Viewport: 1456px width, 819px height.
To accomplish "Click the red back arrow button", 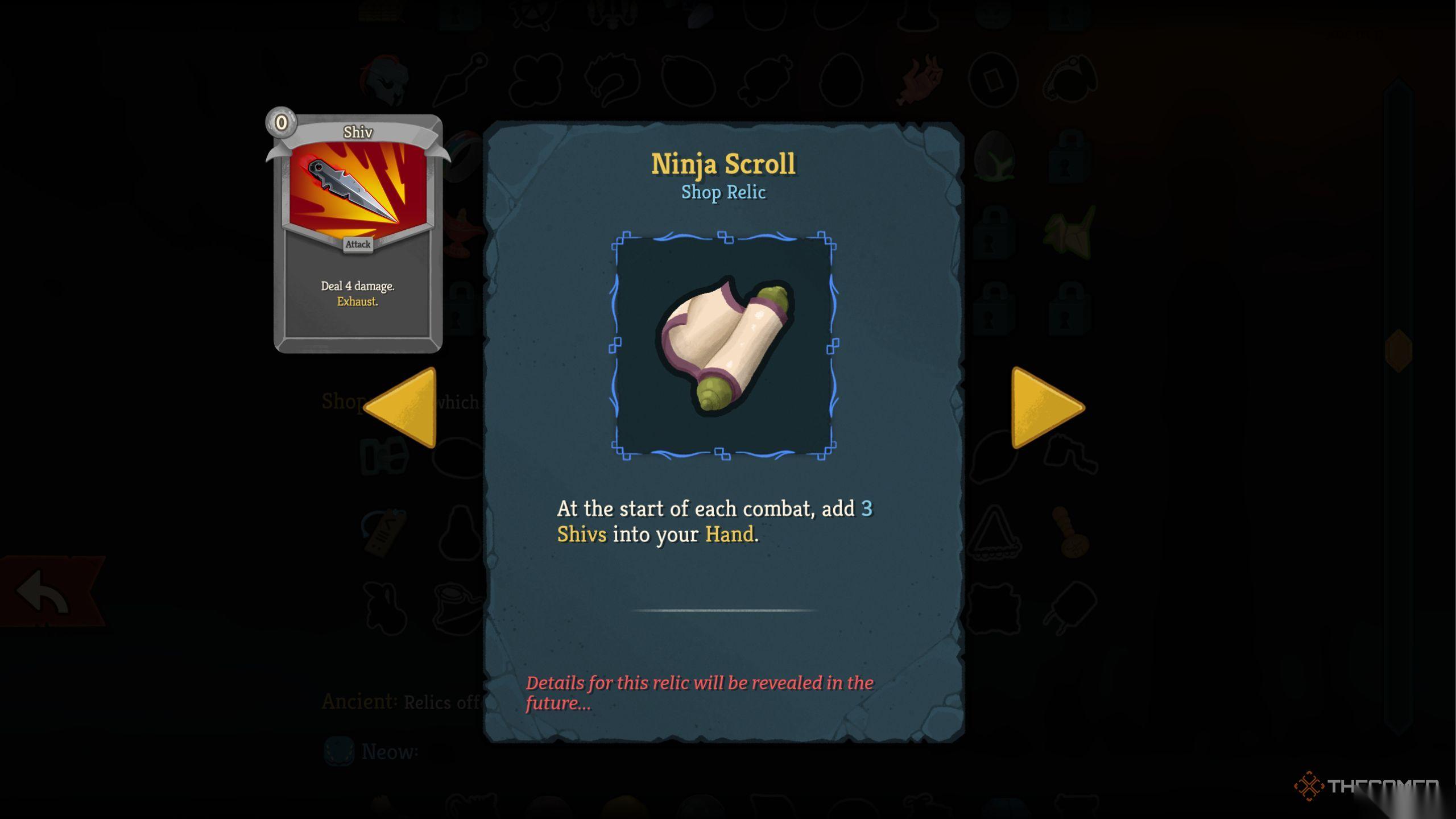I will pos(45,591).
